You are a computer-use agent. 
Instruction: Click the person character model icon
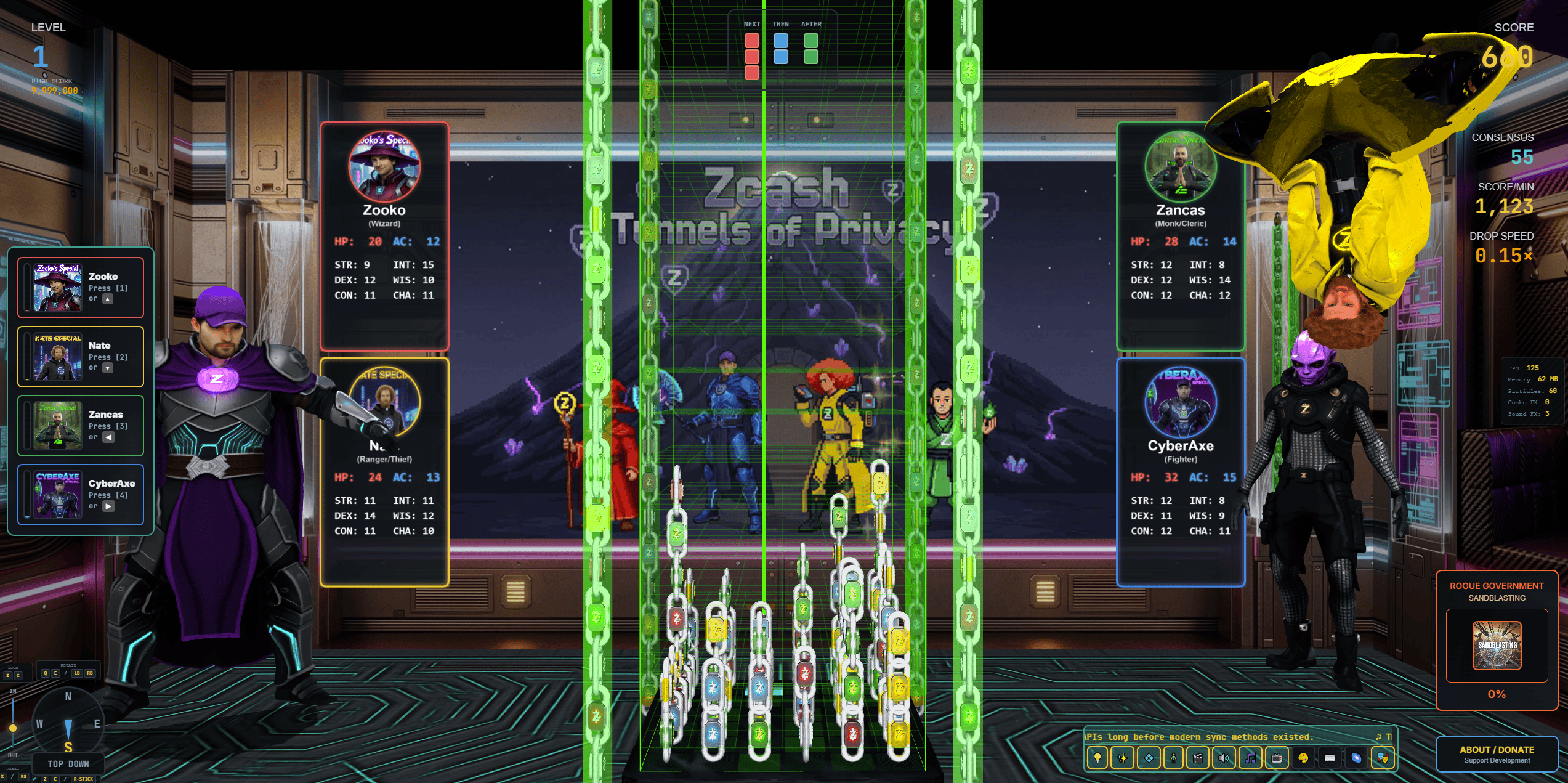(x=1173, y=758)
